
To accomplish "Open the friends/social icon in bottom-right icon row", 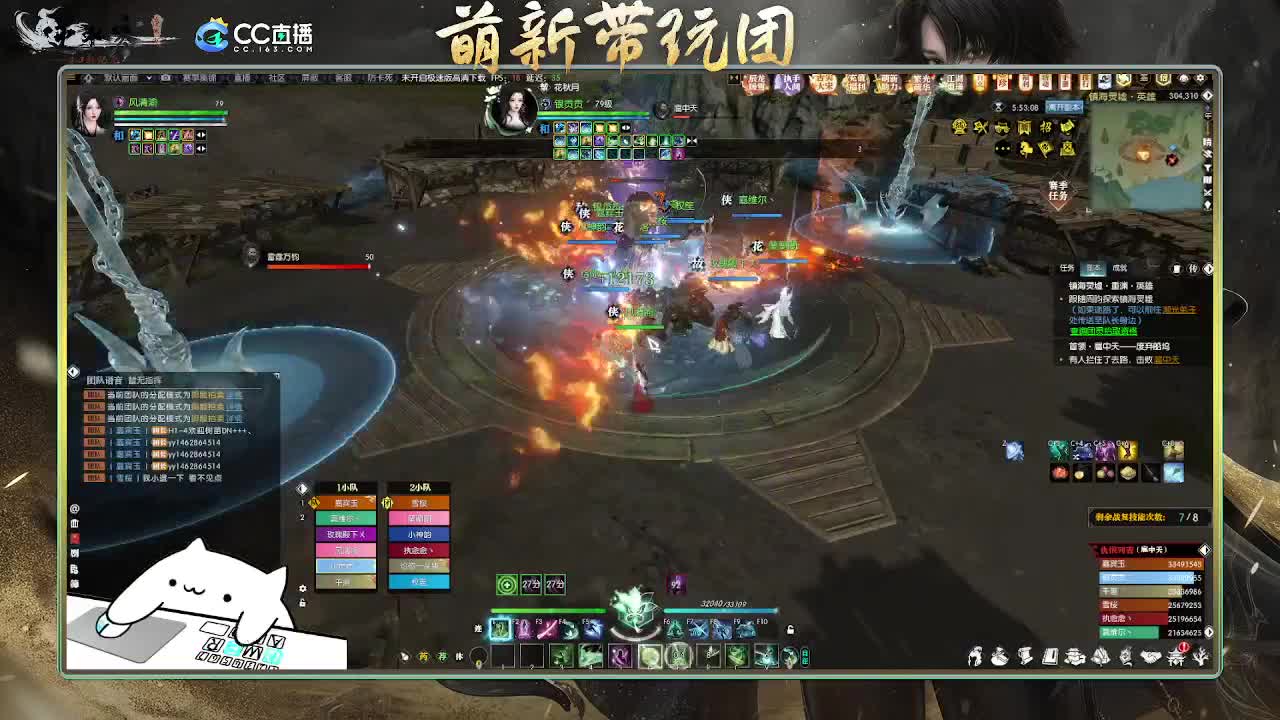I will click(x=975, y=656).
